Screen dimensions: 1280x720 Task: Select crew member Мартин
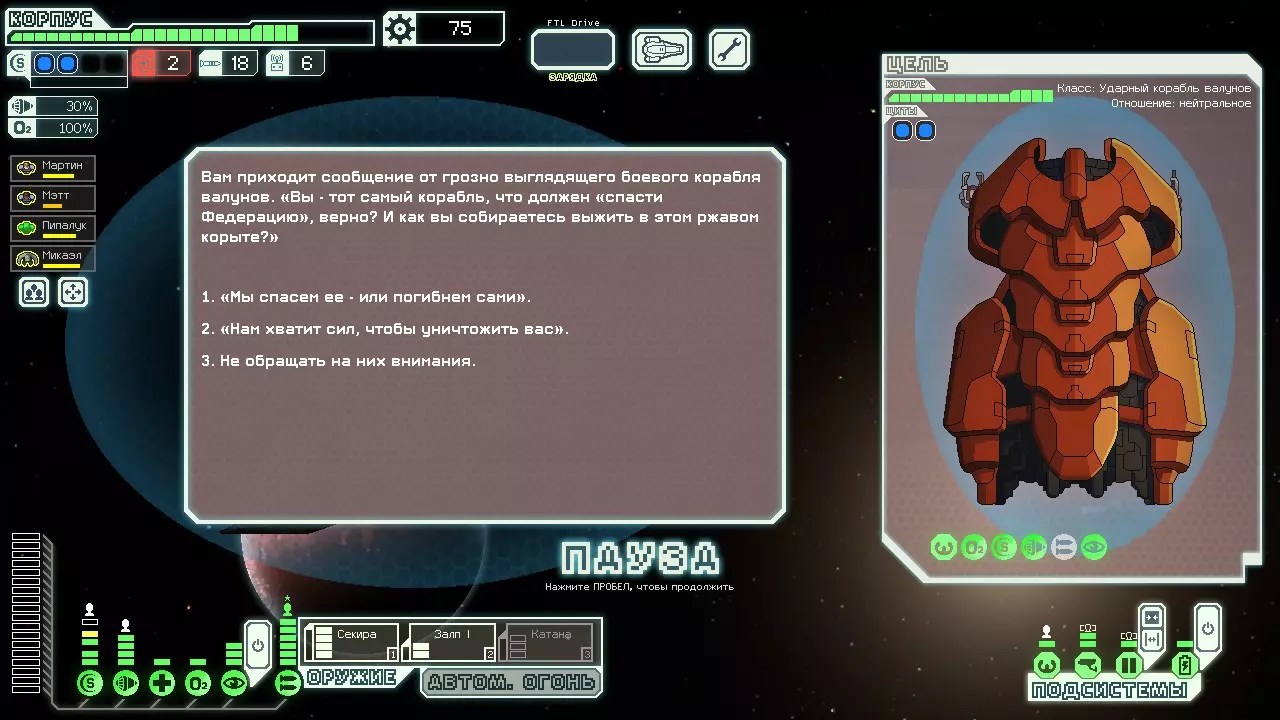tap(54, 168)
